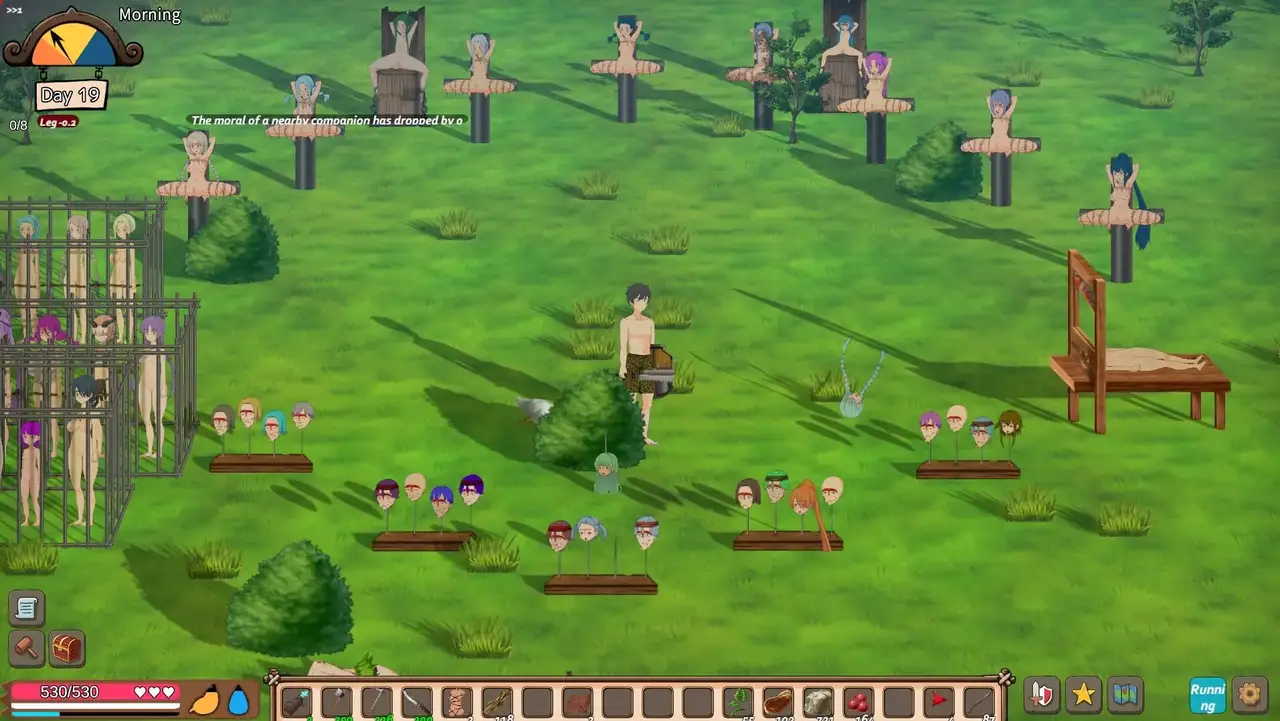1280x721 pixels.
Task: Select the green herb hotbar slot
Action: coord(737,702)
